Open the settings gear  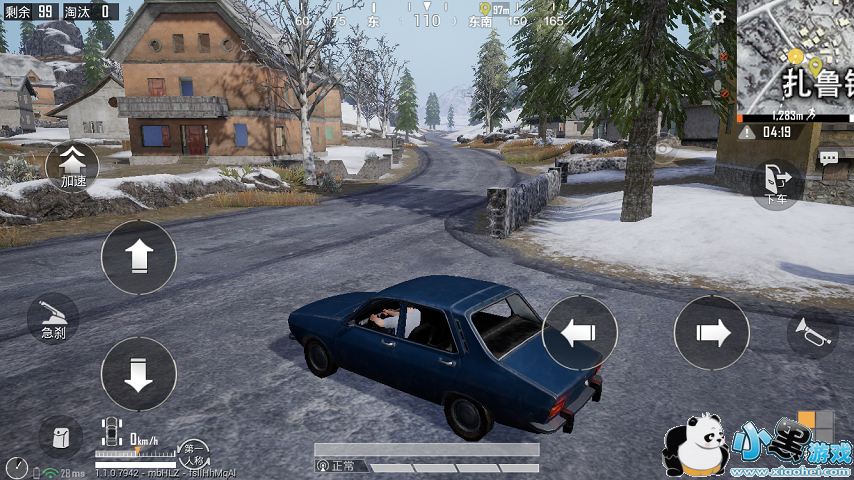click(x=717, y=17)
